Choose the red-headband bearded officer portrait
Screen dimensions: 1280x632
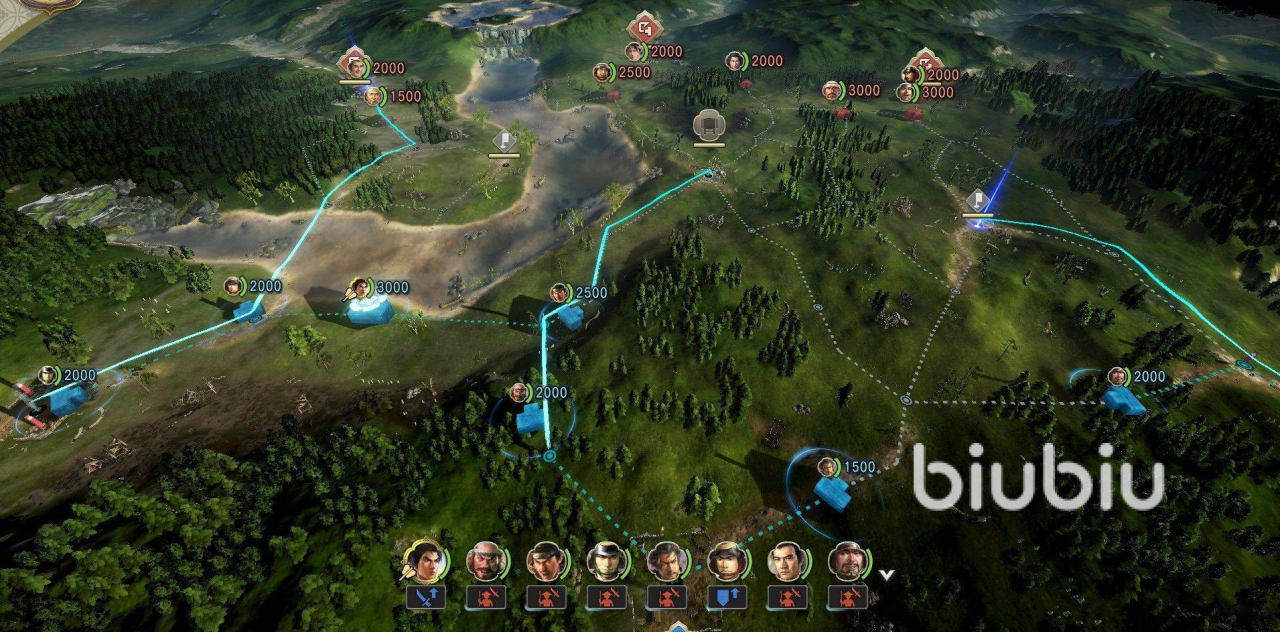click(x=486, y=562)
